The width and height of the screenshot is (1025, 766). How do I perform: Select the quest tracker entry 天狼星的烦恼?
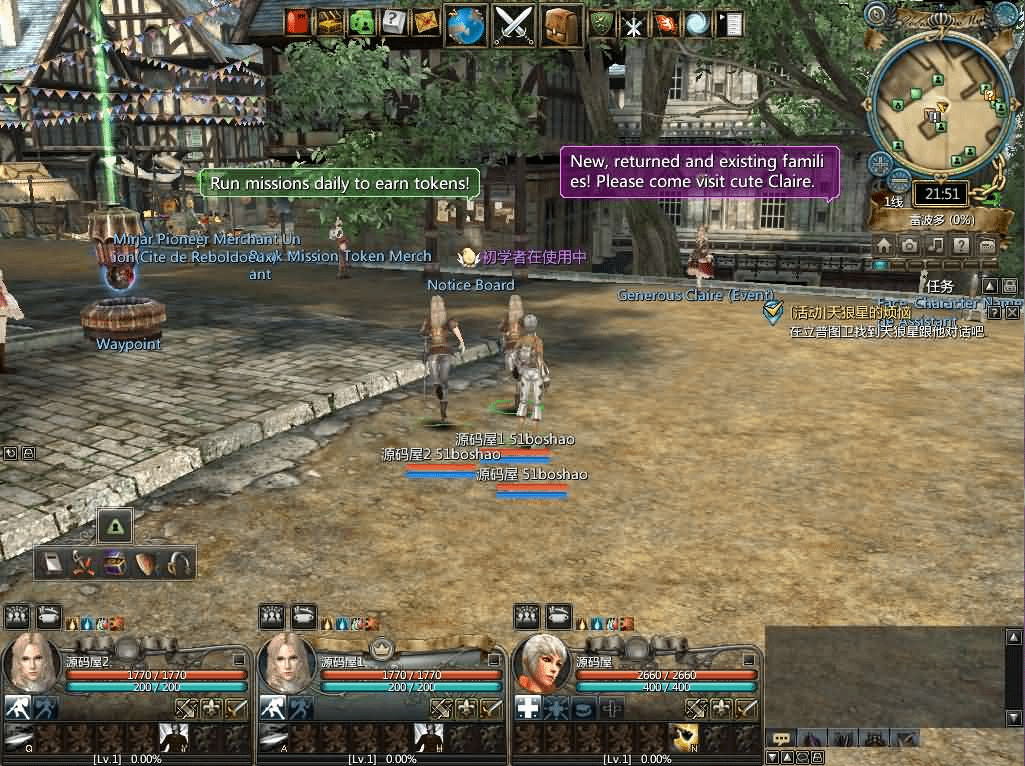(x=838, y=313)
